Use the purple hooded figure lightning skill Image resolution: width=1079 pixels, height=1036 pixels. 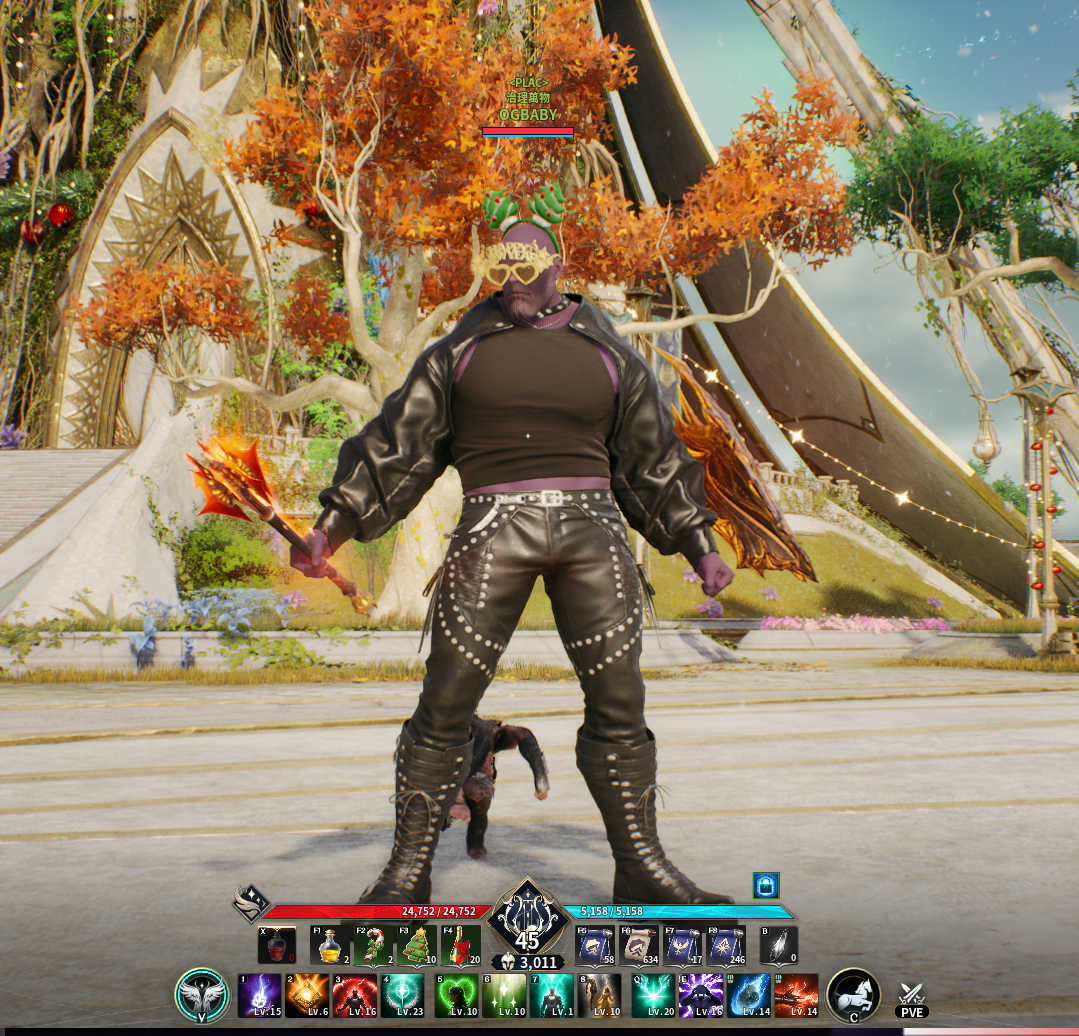(701, 995)
